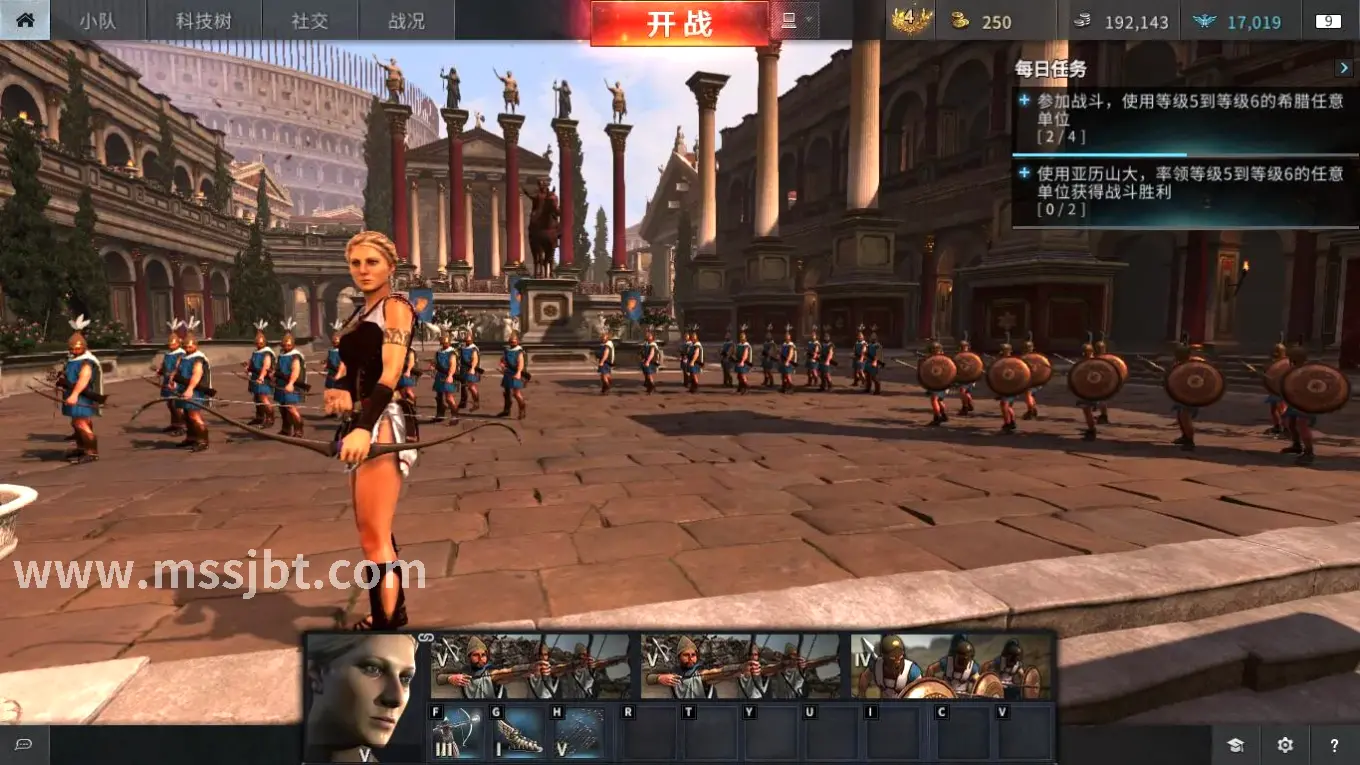
Task: Select the sandal ability marked I
Action: click(519, 733)
